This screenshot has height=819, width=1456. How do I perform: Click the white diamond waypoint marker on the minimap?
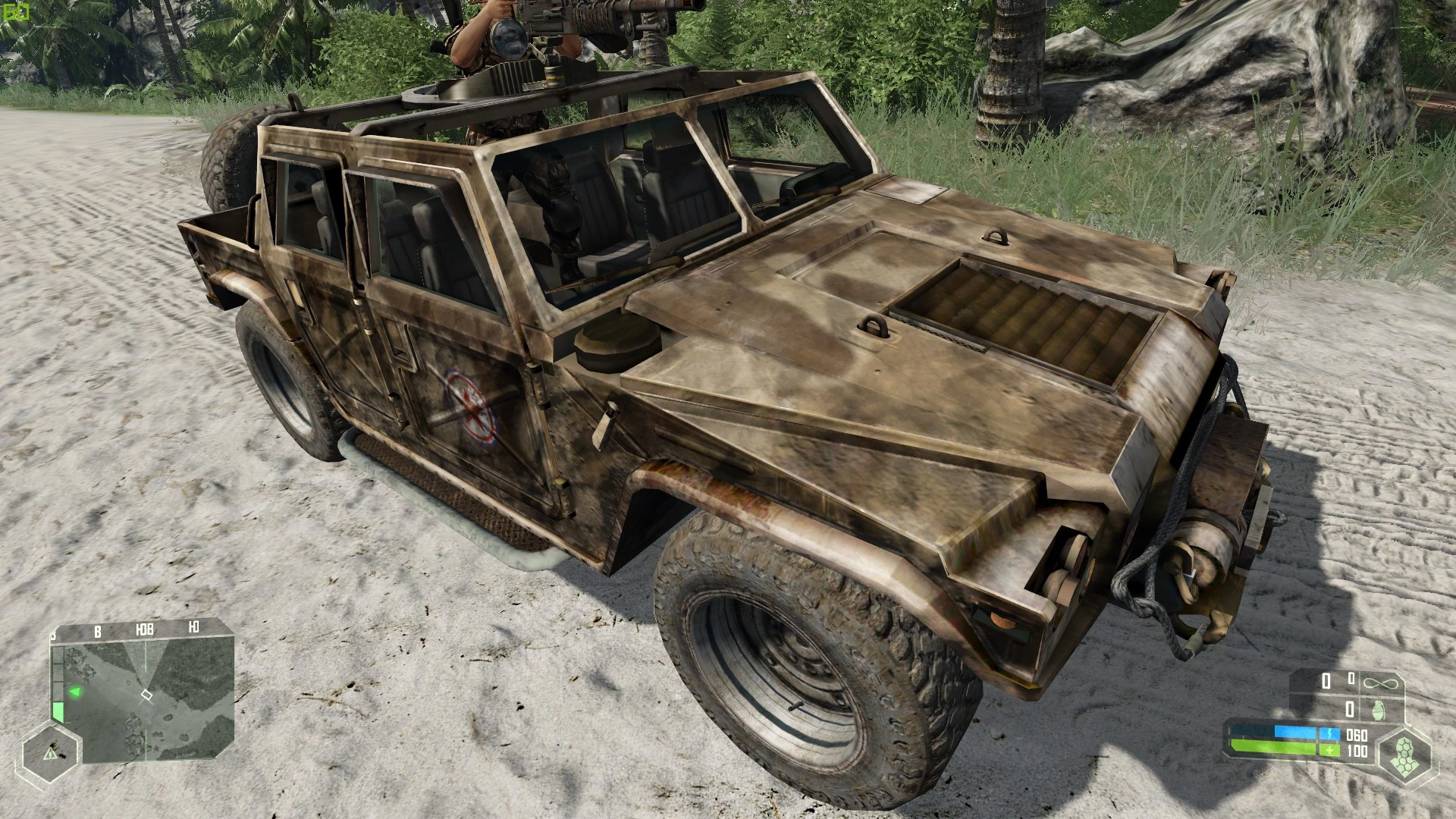click(x=146, y=695)
